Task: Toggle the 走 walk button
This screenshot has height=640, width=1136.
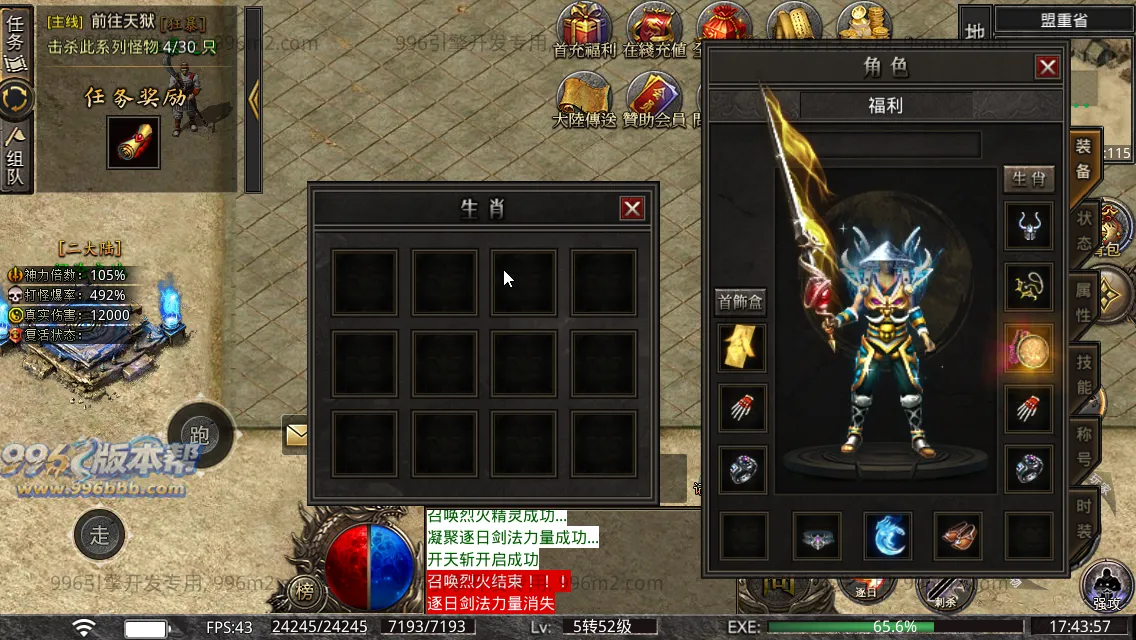Action: [100, 535]
